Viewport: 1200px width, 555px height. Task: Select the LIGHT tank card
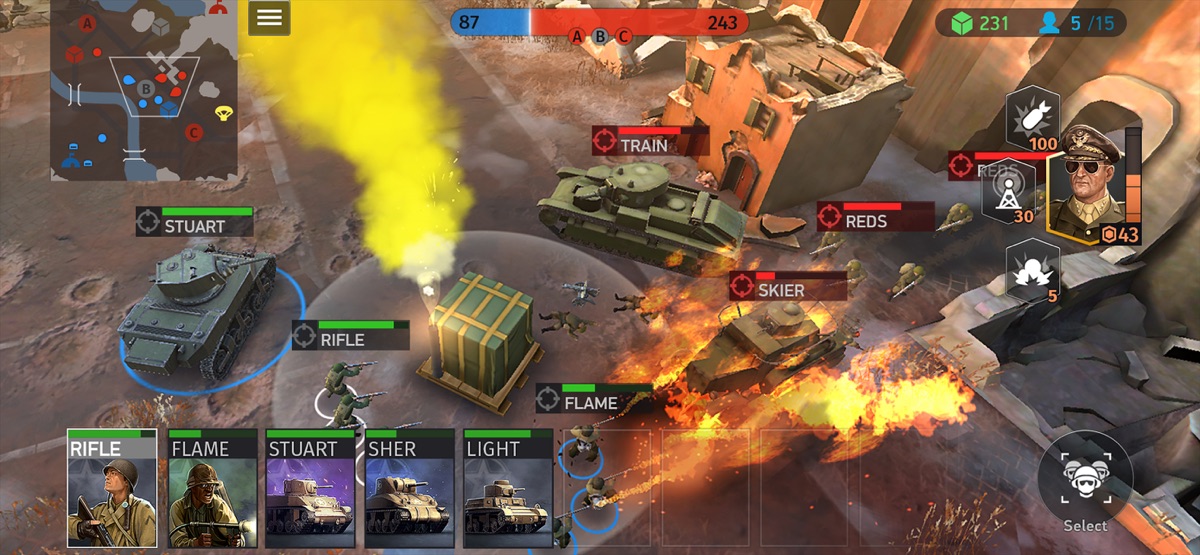[508, 489]
